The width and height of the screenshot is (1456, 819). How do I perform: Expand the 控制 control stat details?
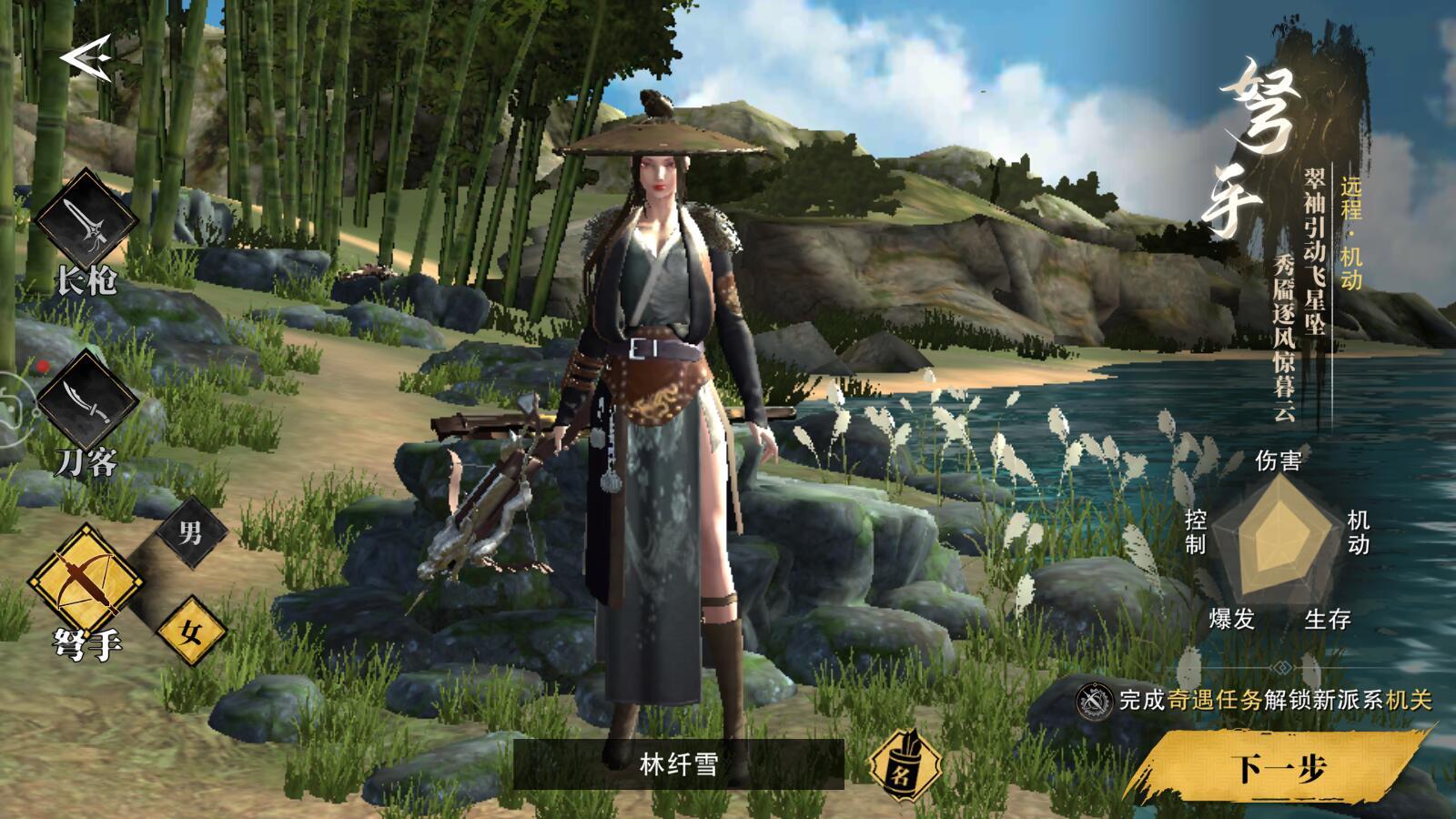coord(1194,532)
